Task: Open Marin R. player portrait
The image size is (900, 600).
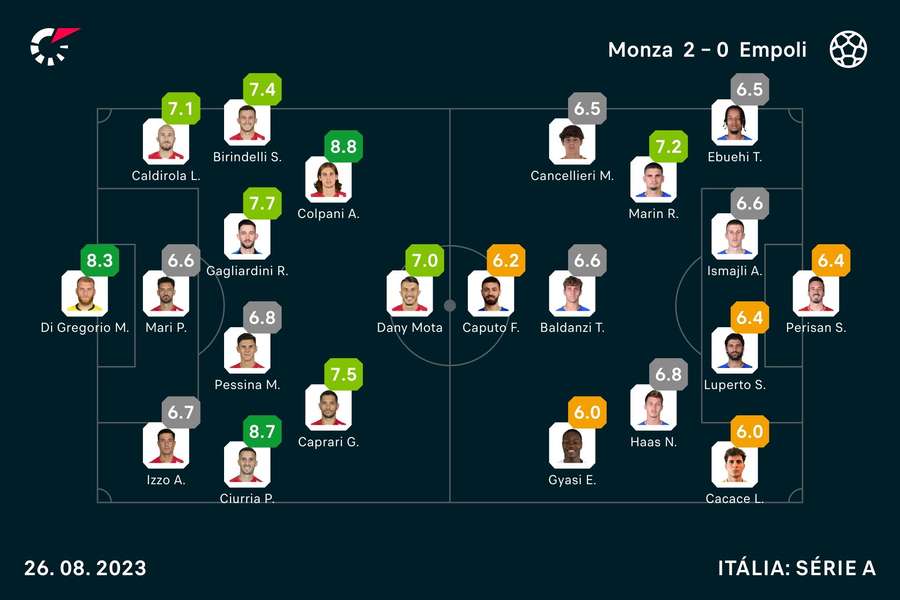Action: [x=653, y=180]
